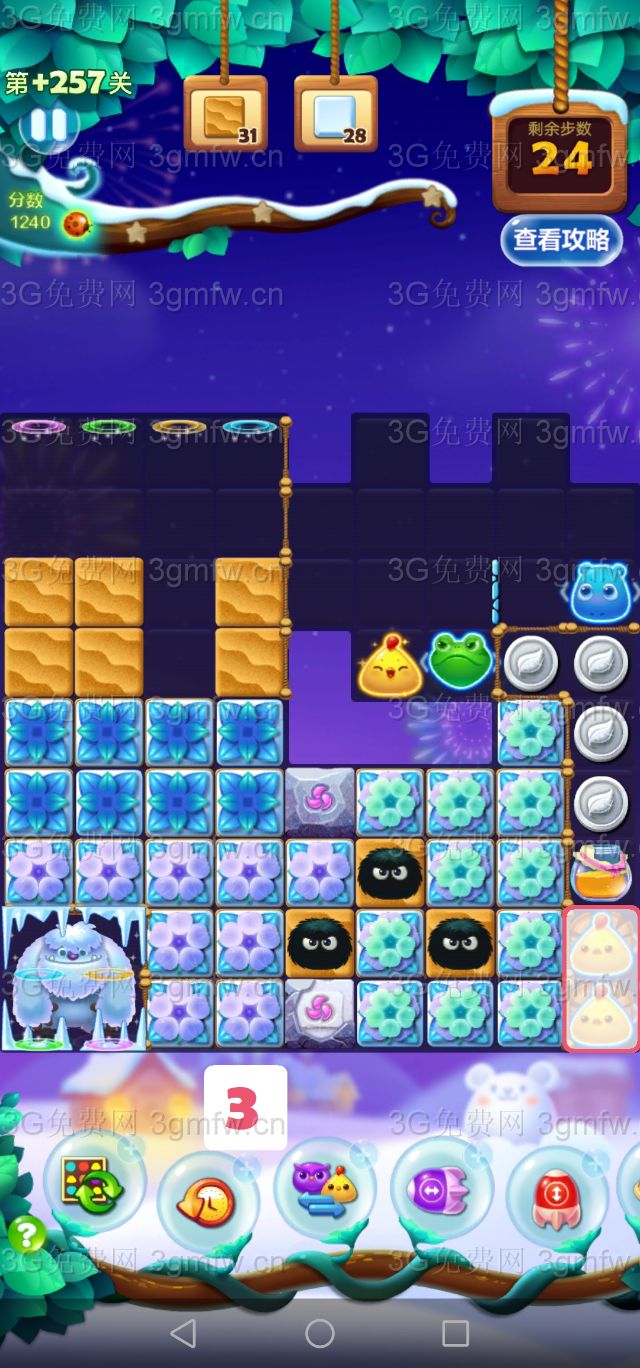Open the 查看攻略 strategy guide
The height and width of the screenshot is (1368, 640).
click(561, 240)
